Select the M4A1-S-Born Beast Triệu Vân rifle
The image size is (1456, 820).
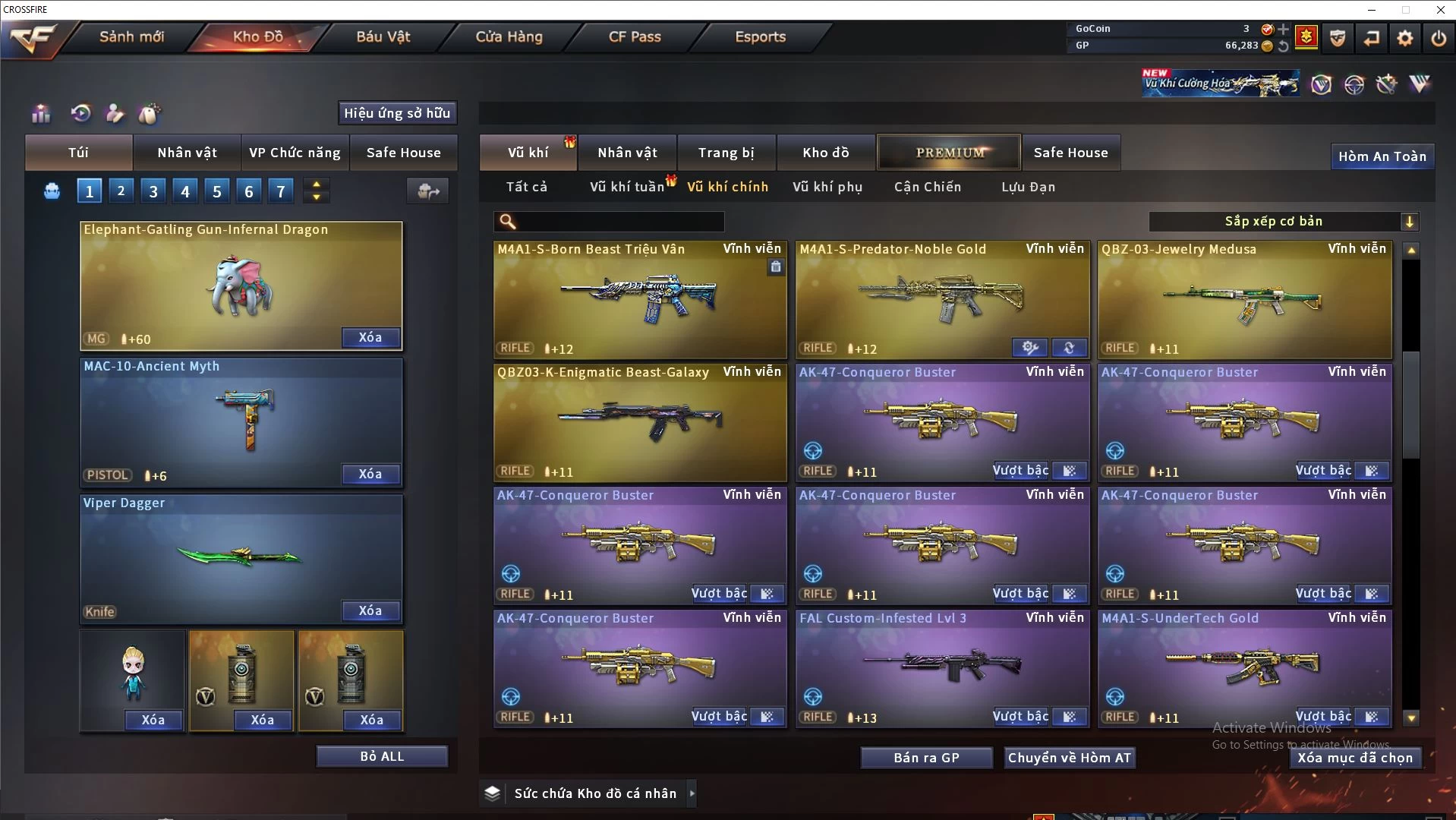click(x=639, y=300)
